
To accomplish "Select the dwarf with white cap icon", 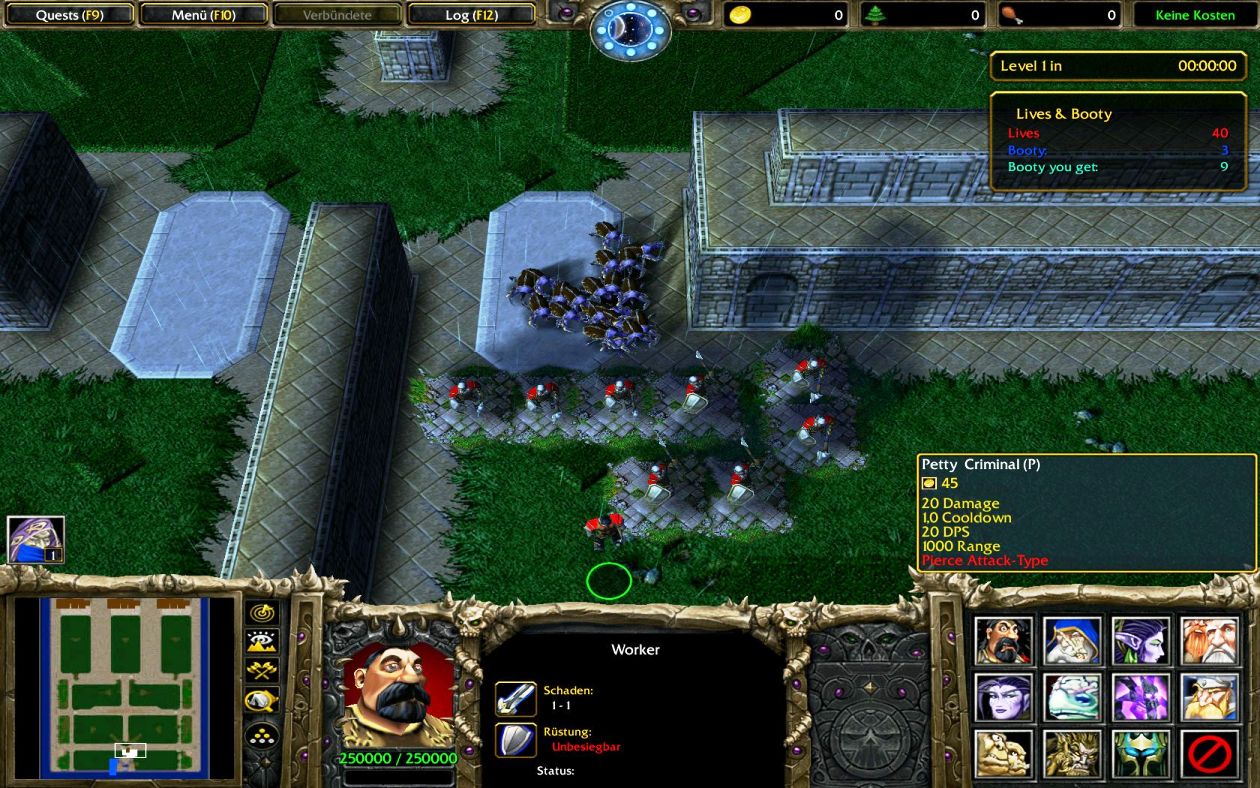I will pos(1210,697).
